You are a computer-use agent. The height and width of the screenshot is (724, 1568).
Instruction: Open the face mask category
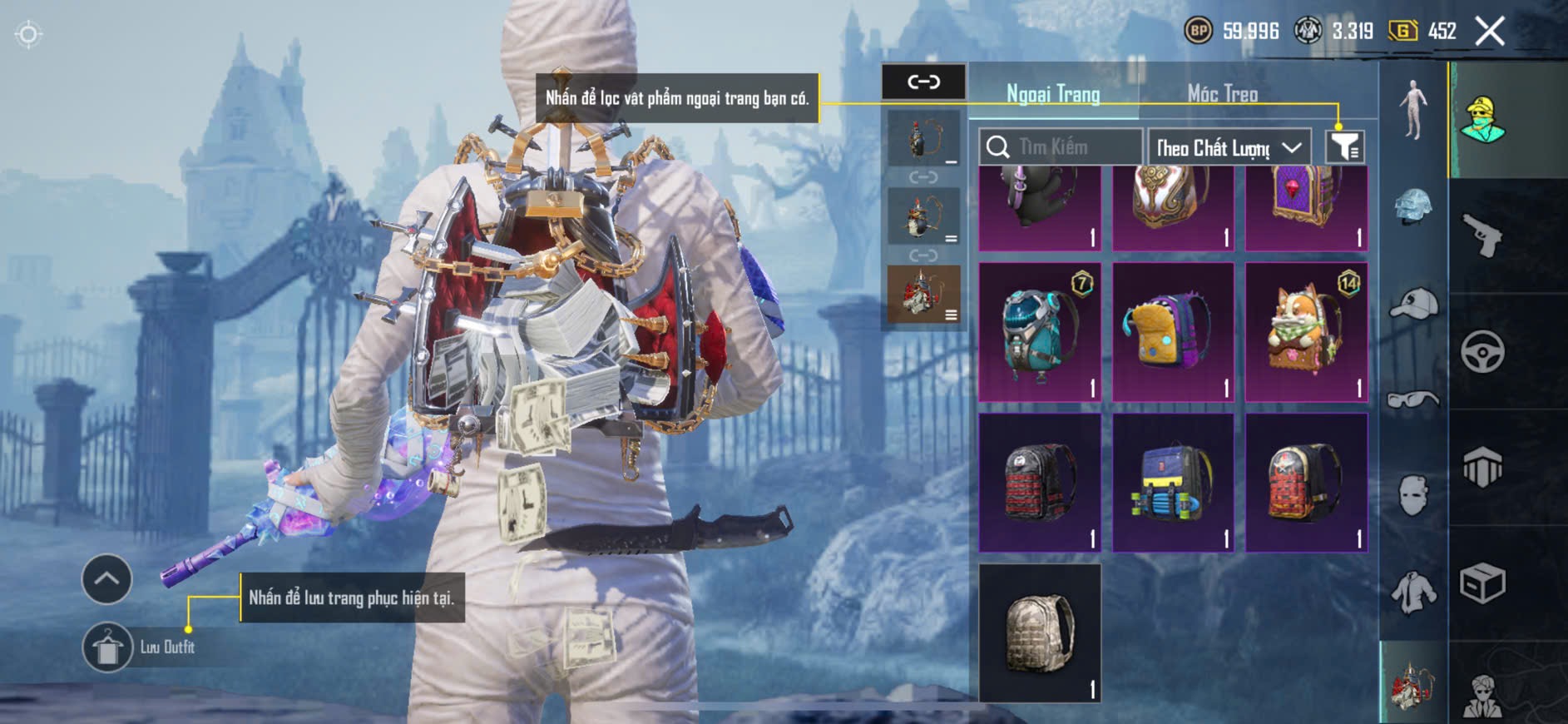point(1413,496)
